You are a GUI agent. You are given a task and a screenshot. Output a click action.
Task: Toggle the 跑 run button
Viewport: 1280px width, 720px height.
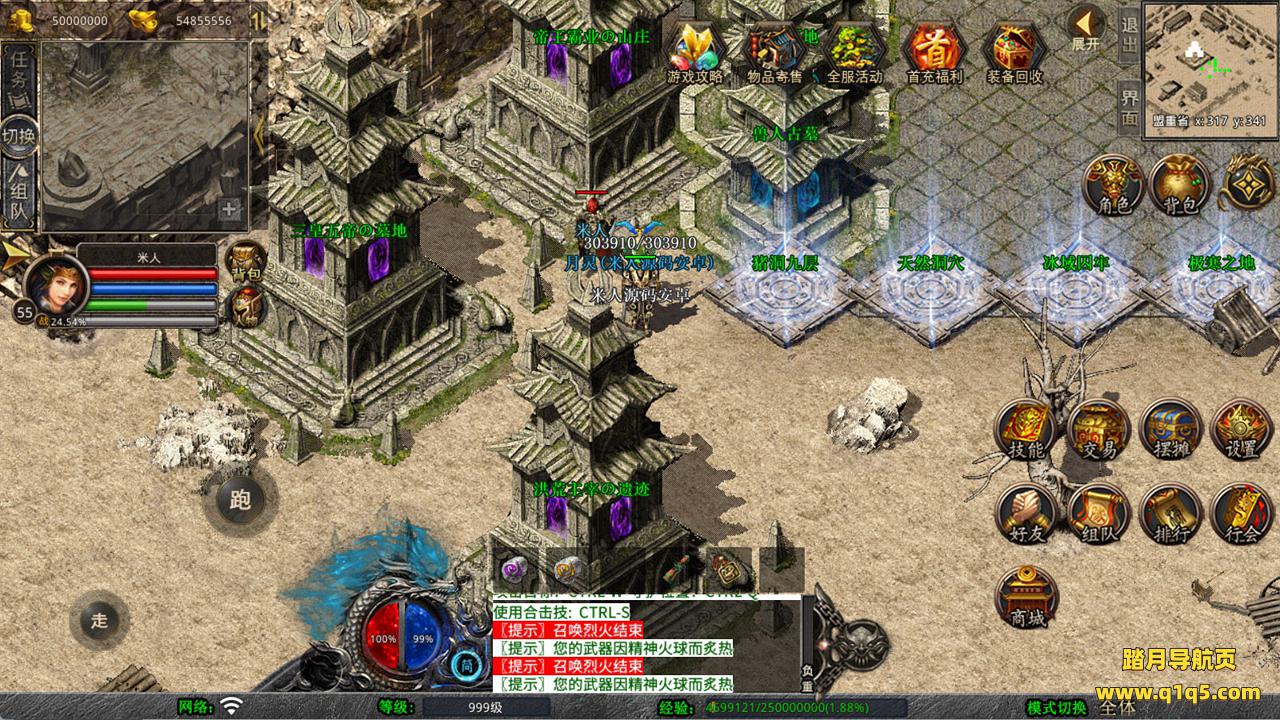point(240,500)
